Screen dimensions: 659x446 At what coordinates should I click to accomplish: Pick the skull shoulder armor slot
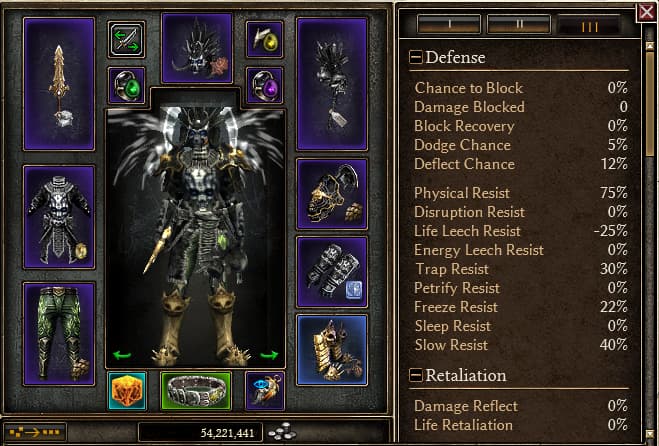click(332, 193)
